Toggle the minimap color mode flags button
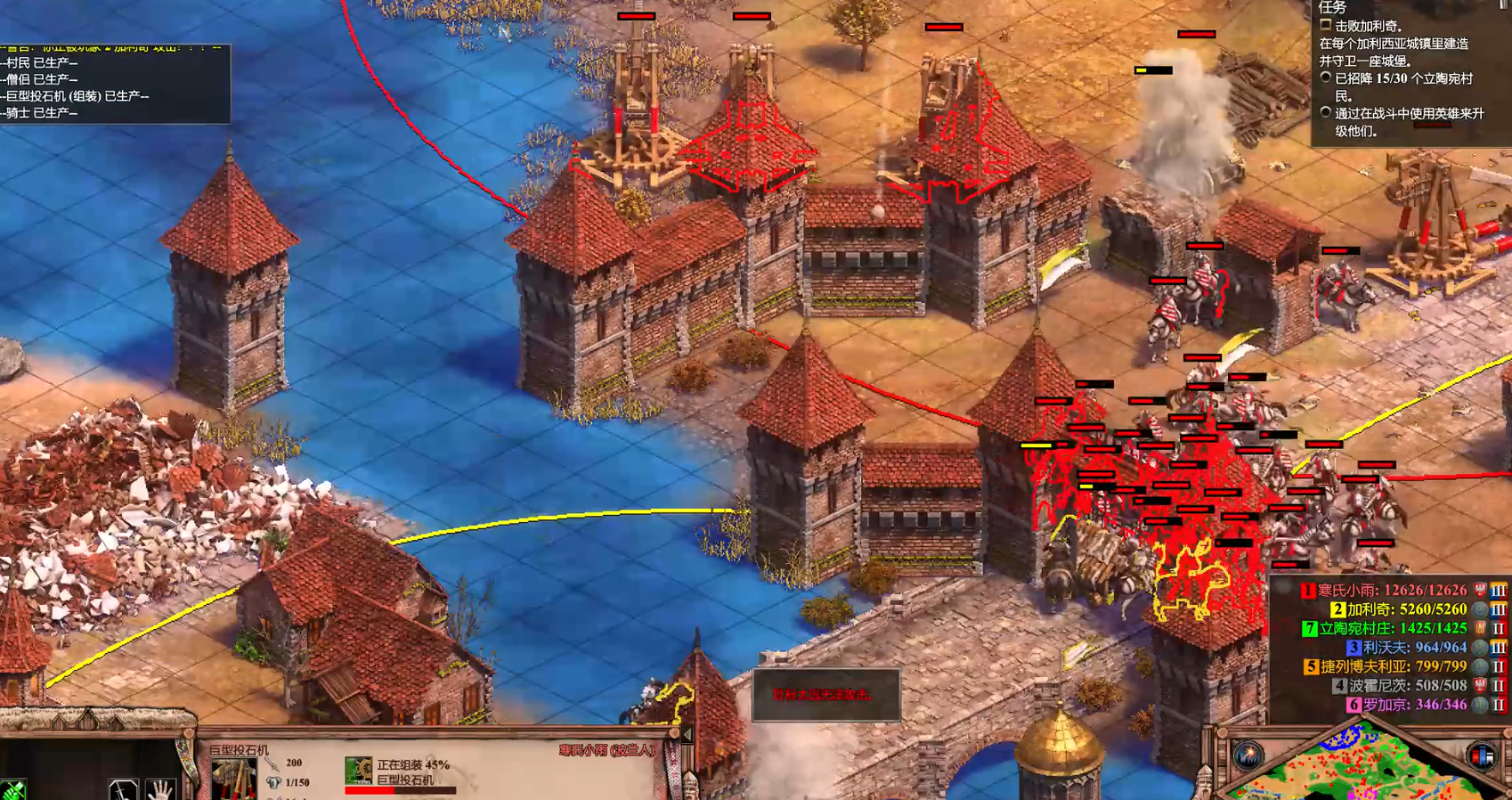Screen dimensions: 1512x800 [1481, 756]
